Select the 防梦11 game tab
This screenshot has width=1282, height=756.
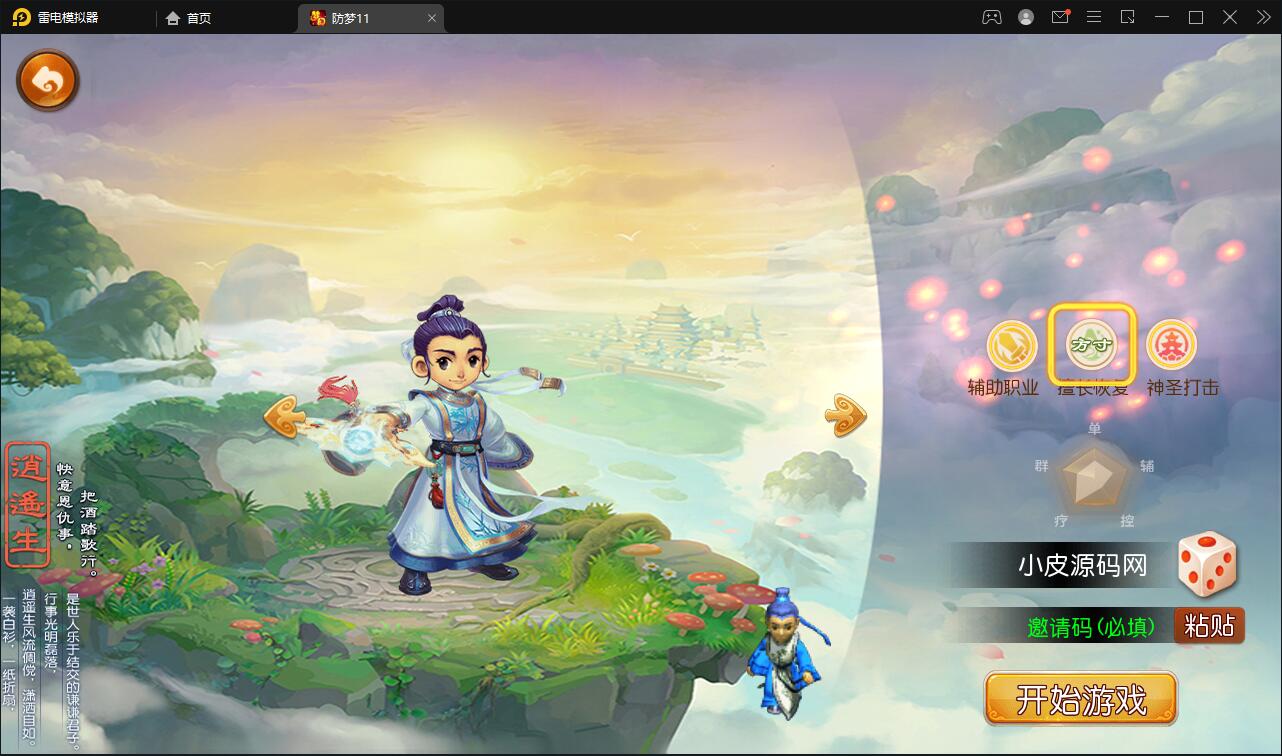(x=362, y=17)
